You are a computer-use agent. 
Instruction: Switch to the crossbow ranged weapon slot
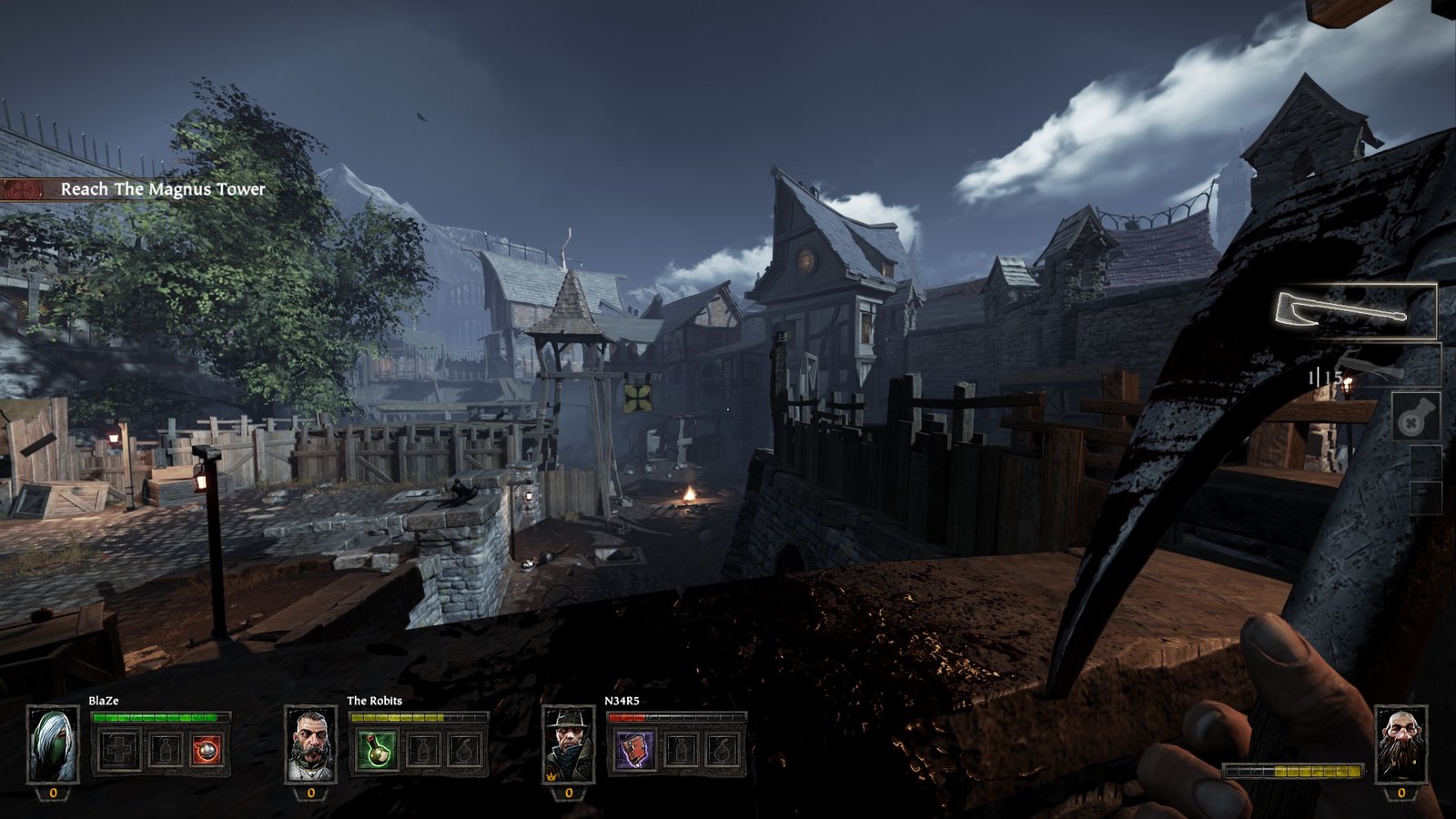pos(1374,367)
